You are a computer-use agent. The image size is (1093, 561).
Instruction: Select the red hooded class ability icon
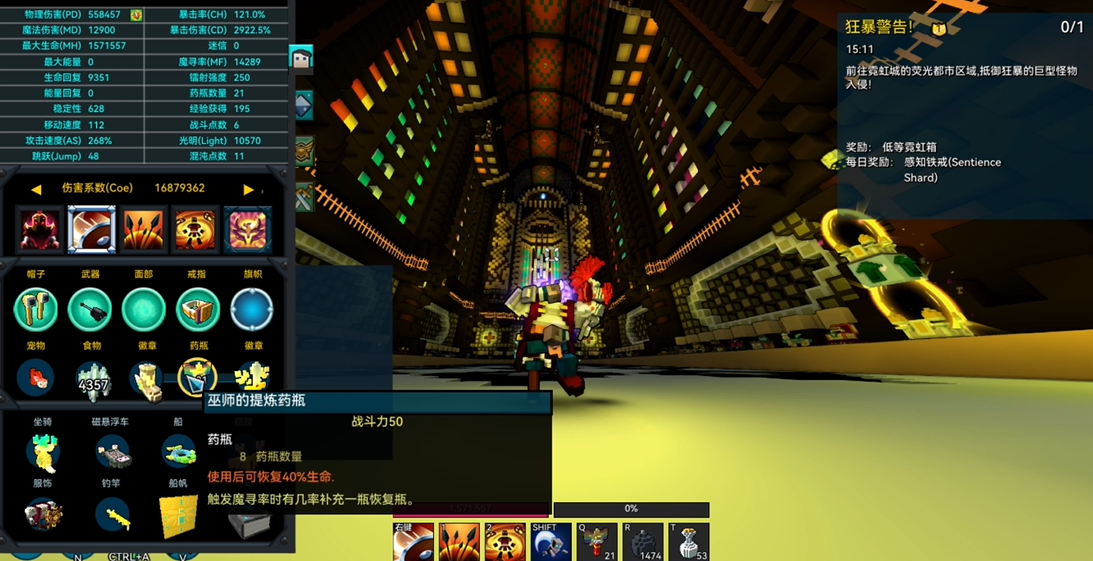(41, 230)
